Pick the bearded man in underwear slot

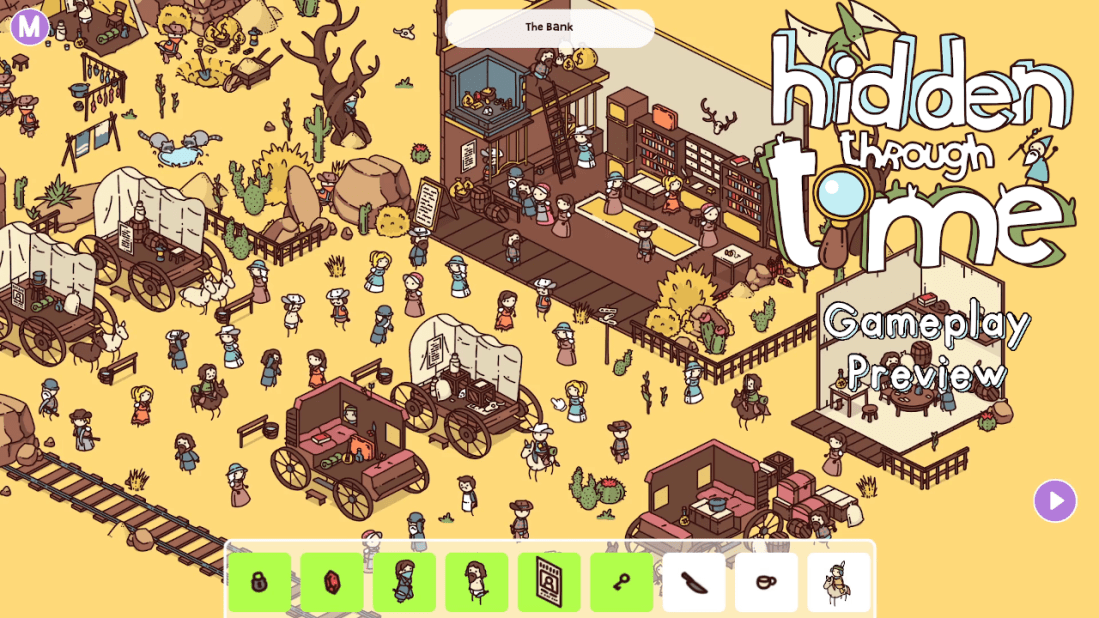[477, 582]
